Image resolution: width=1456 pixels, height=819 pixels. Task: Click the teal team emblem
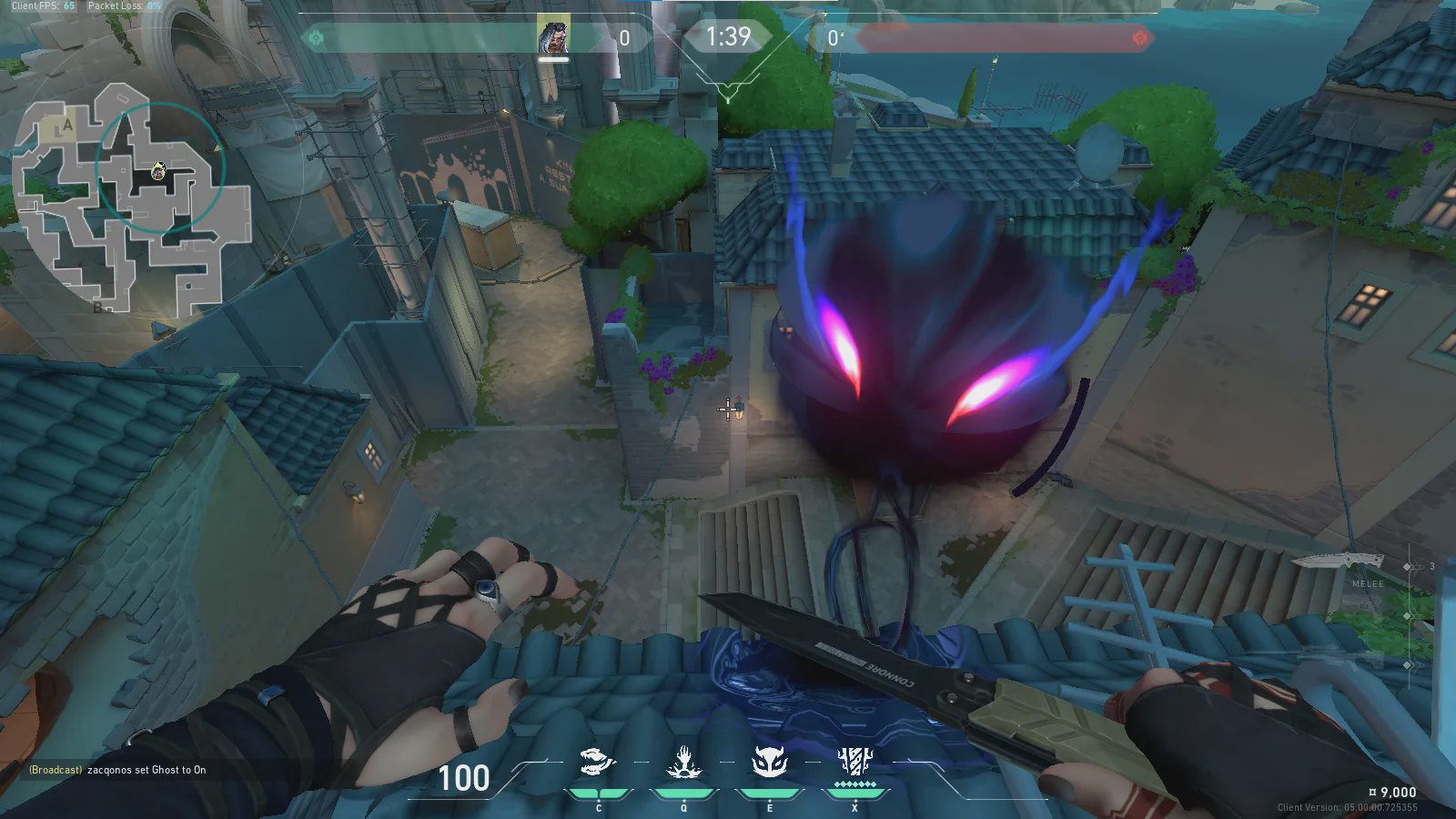click(317, 38)
